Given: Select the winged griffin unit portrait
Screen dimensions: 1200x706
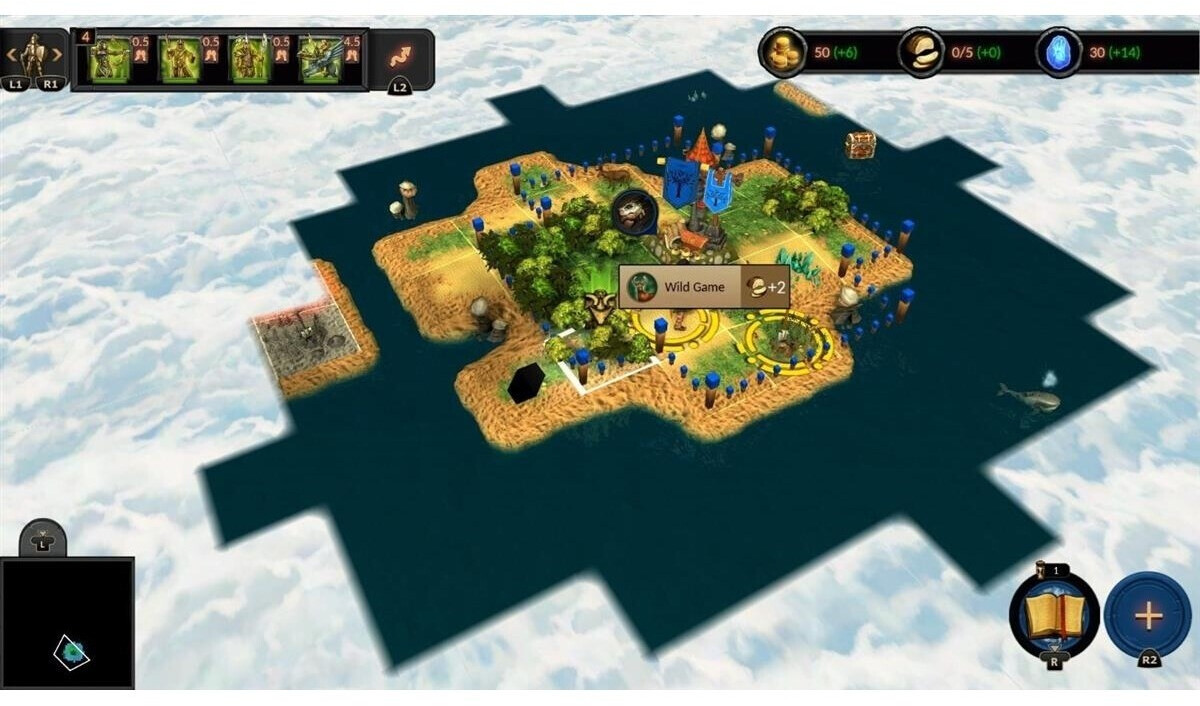Looking at the screenshot, I should coord(320,58).
